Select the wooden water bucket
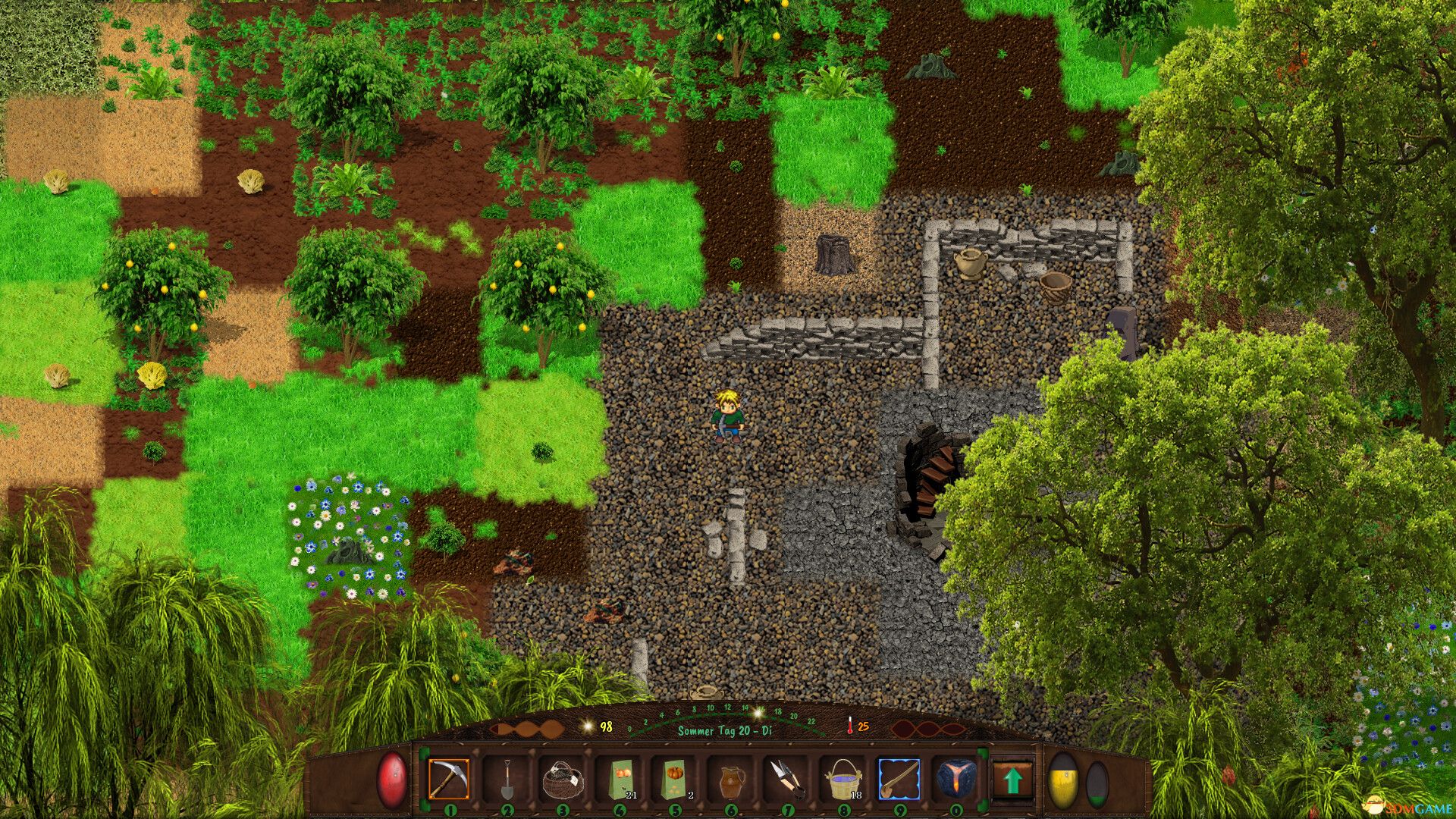Image resolution: width=1456 pixels, height=819 pixels. click(843, 779)
